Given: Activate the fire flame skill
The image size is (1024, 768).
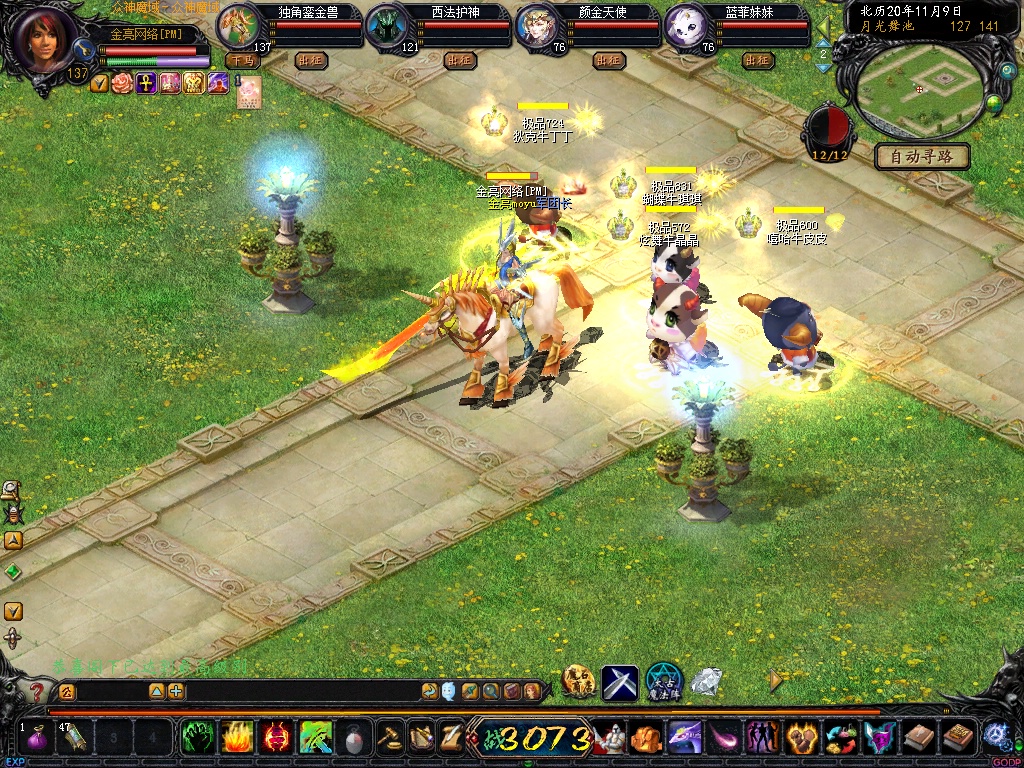Looking at the screenshot, I should pyautogui.click(x=236, y=739).
